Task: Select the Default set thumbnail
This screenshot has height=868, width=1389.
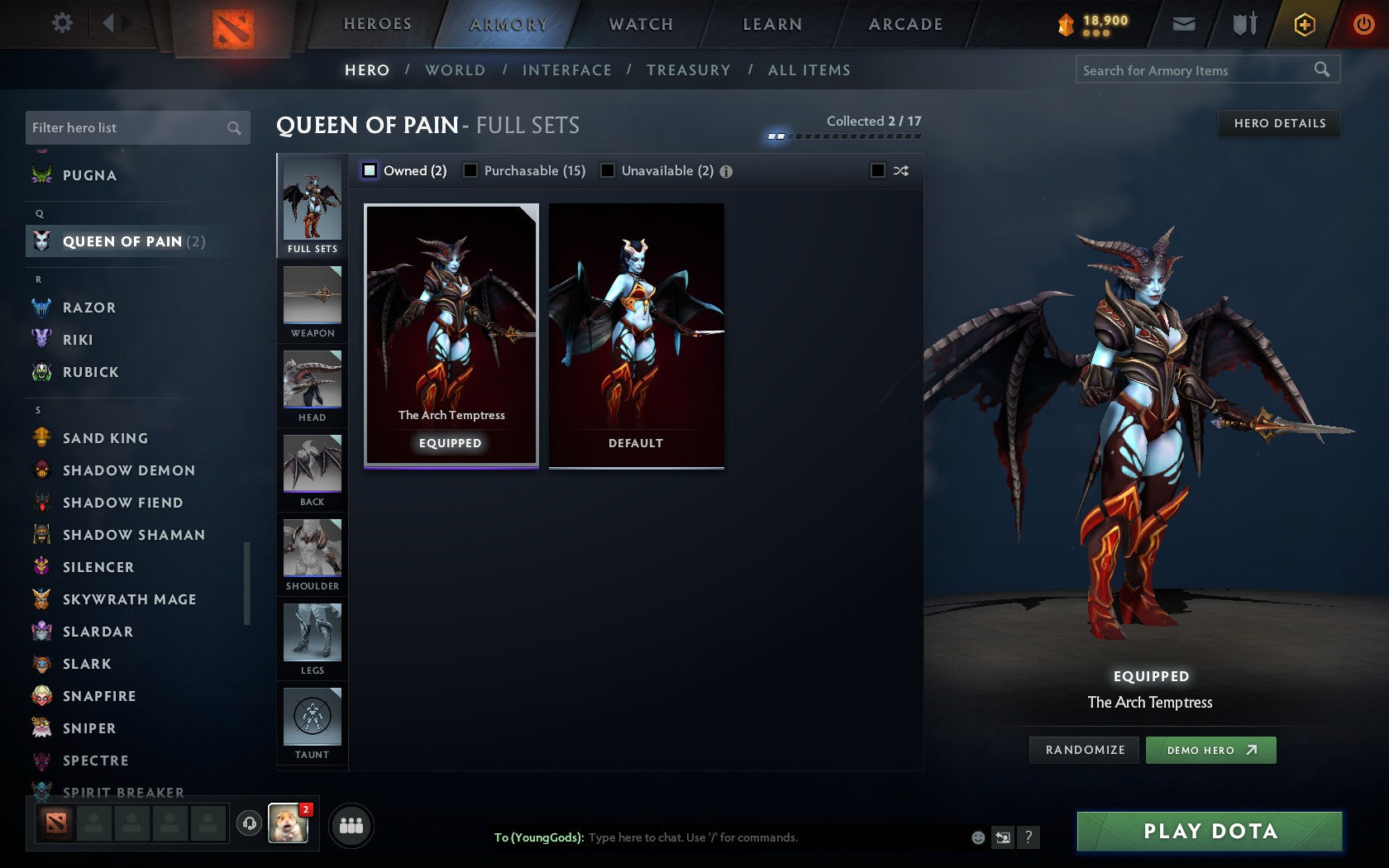Action: tap(635, 335)
